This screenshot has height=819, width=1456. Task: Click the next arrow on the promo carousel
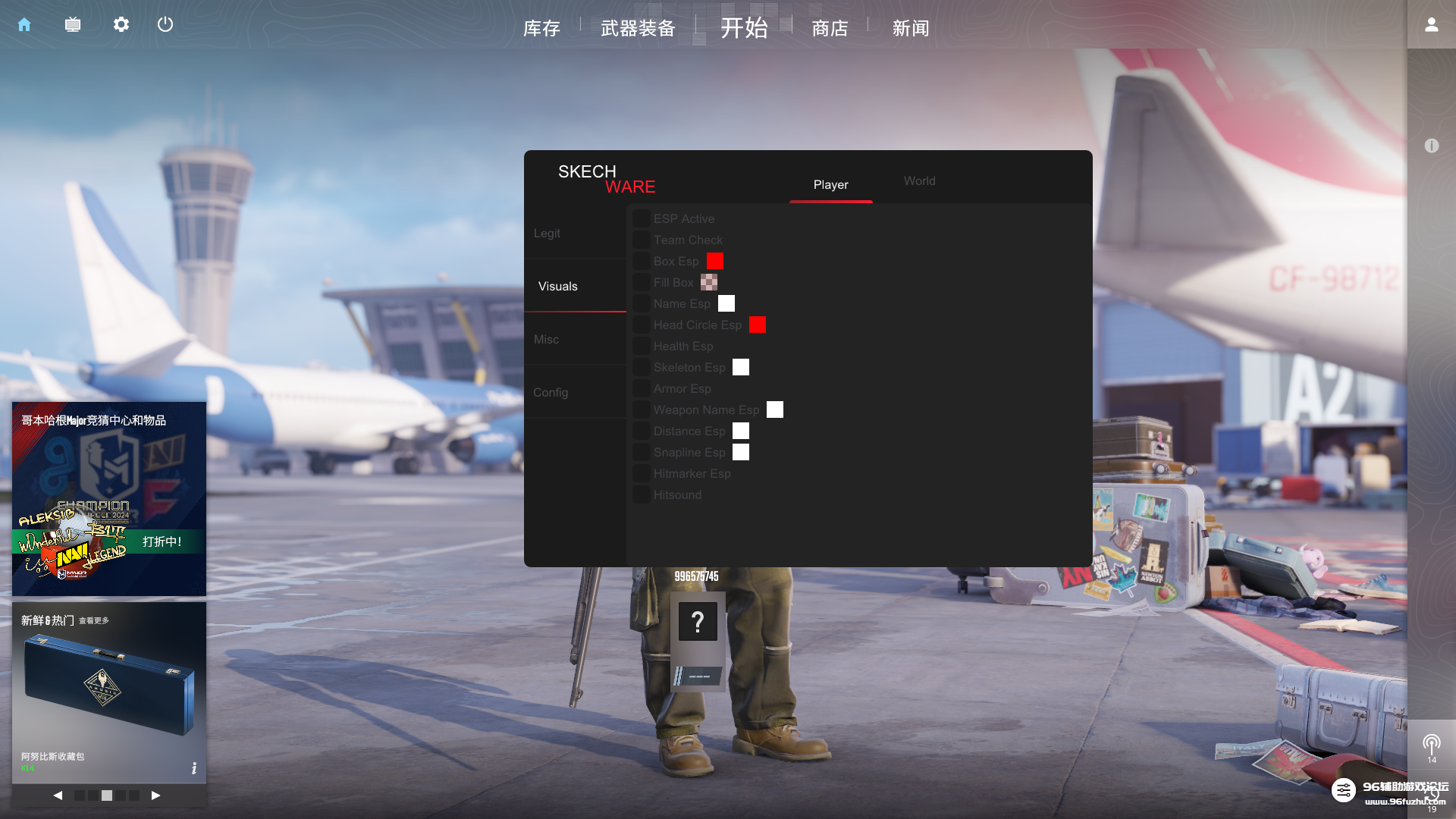point(156,795)
